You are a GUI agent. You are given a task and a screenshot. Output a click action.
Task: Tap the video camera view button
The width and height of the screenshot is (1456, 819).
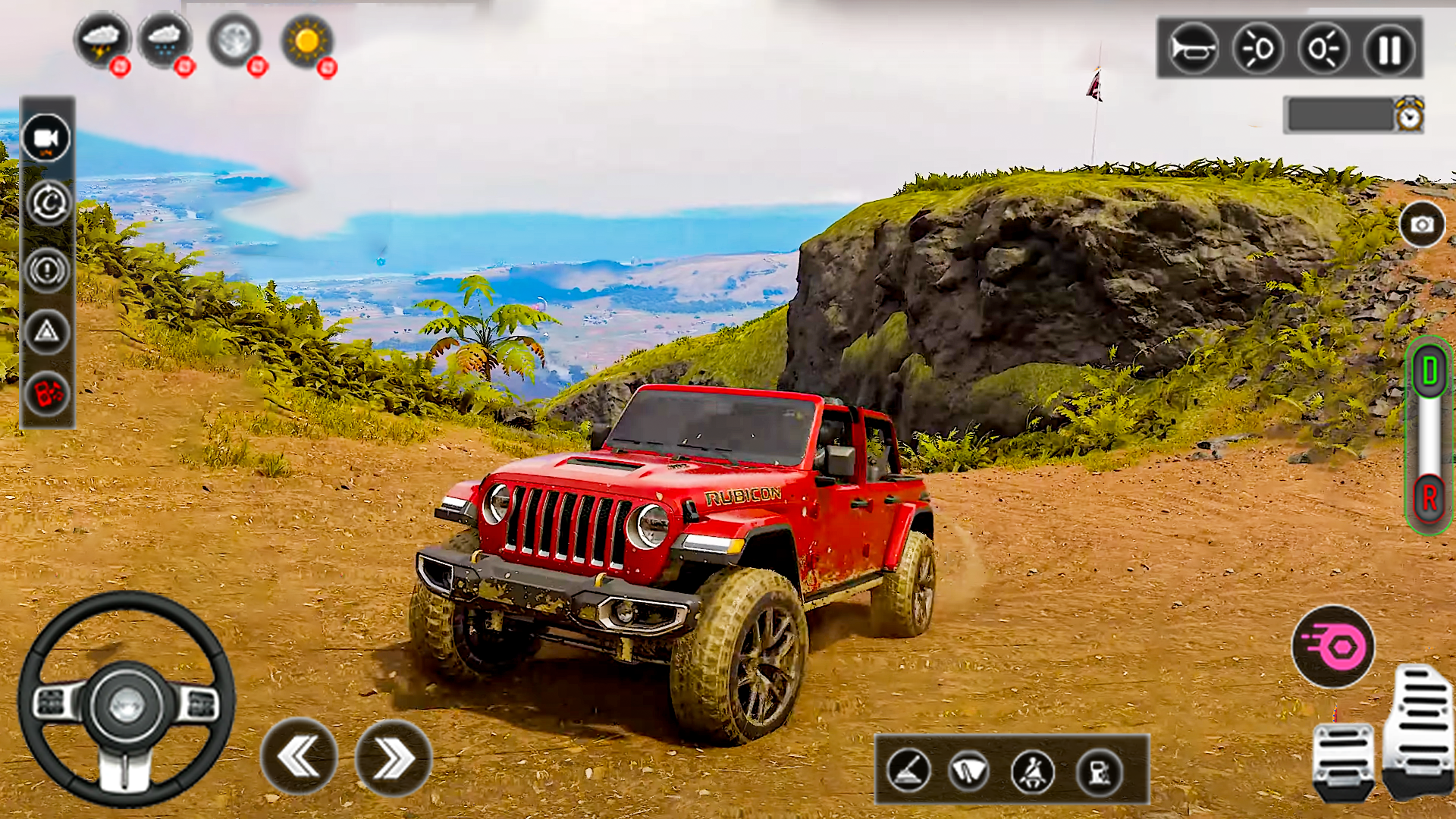coord(46,138)
